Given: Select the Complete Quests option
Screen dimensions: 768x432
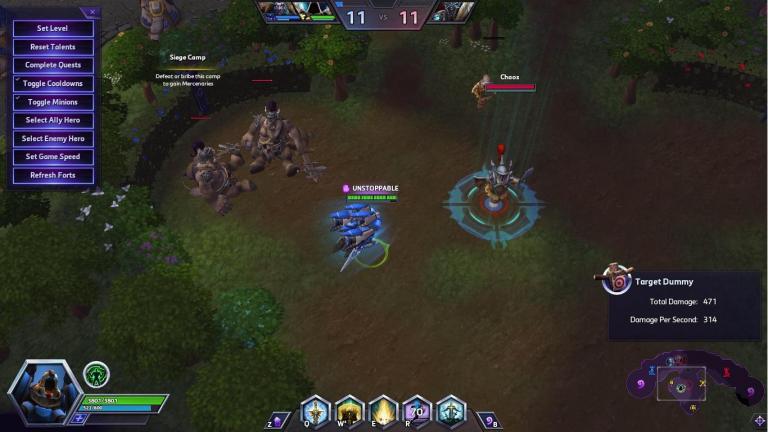Looking at the screenshot, I should [52, 65].
